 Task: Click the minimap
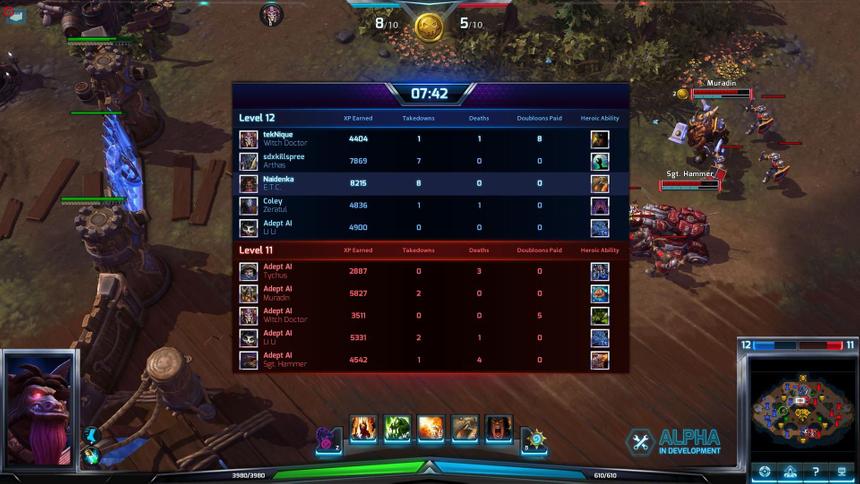coord(798,403)
